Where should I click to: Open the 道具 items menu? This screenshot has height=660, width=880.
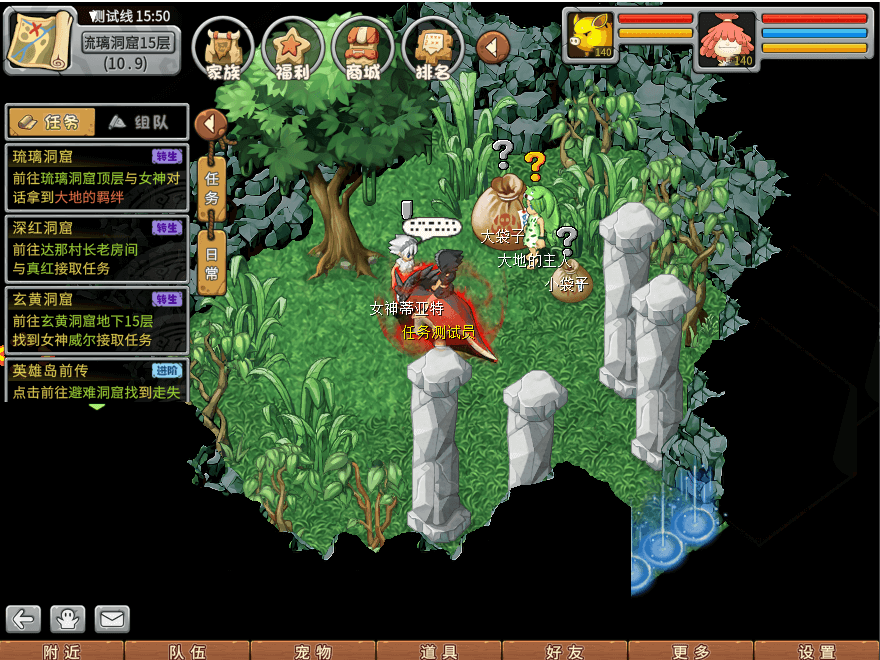[439, 651]
